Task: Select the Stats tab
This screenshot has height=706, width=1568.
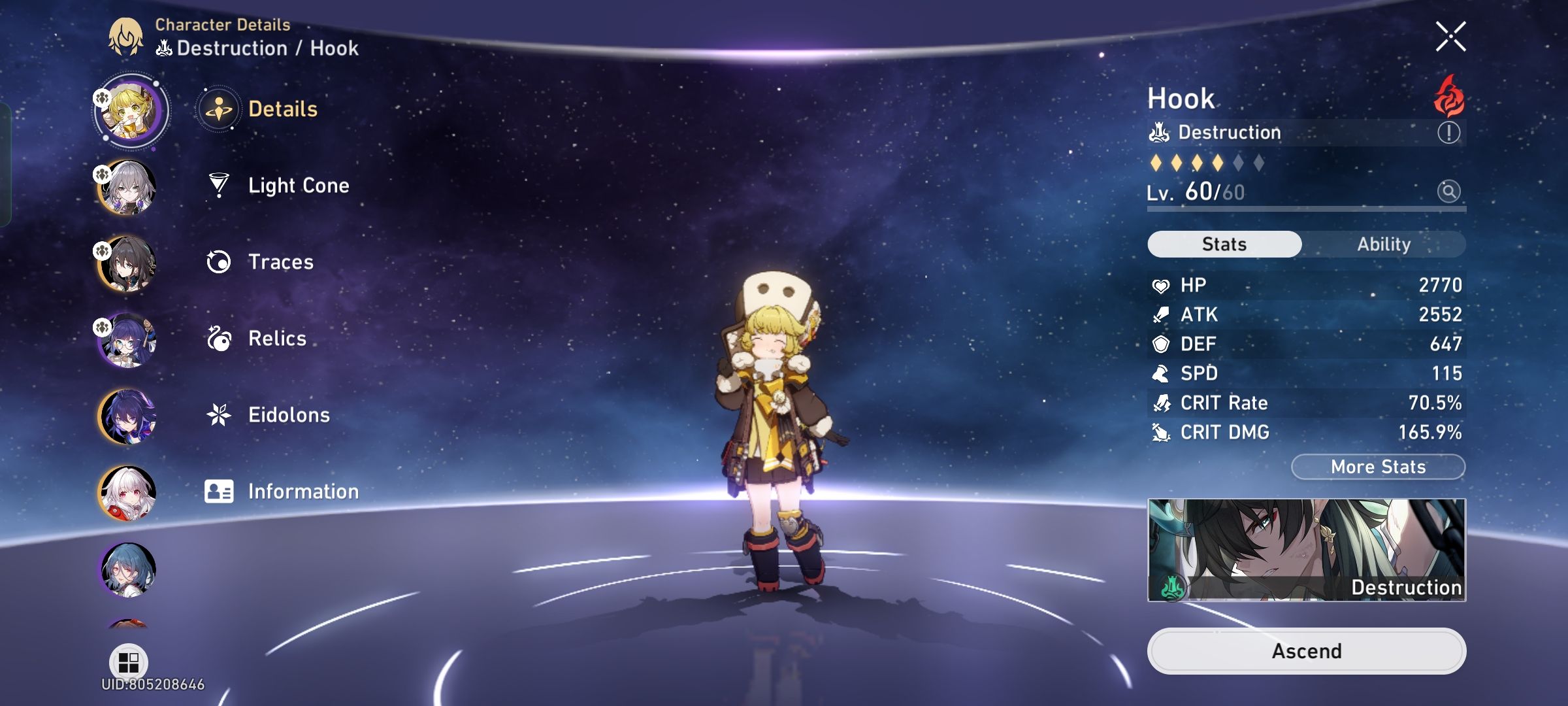Action: tap(1223, 244)
